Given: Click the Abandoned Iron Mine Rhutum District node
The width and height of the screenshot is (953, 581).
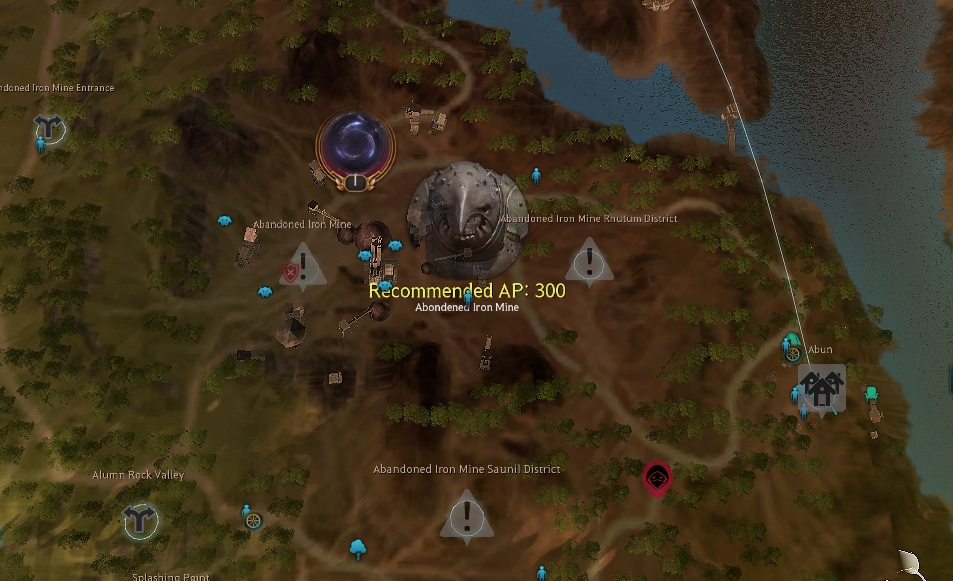Looking at the screenshot, I should click(x=590, y=262).
